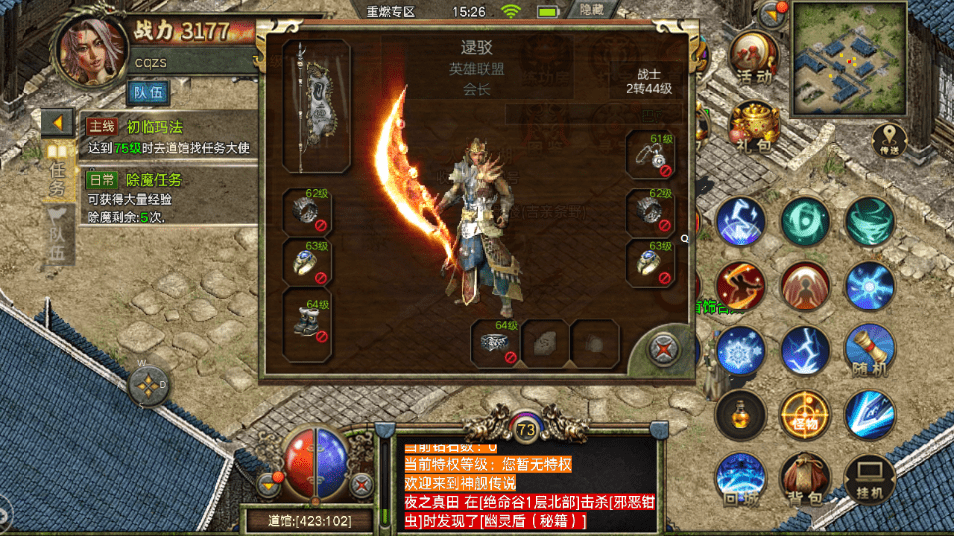Toggle 挂机 auto-battle mode

868,478
